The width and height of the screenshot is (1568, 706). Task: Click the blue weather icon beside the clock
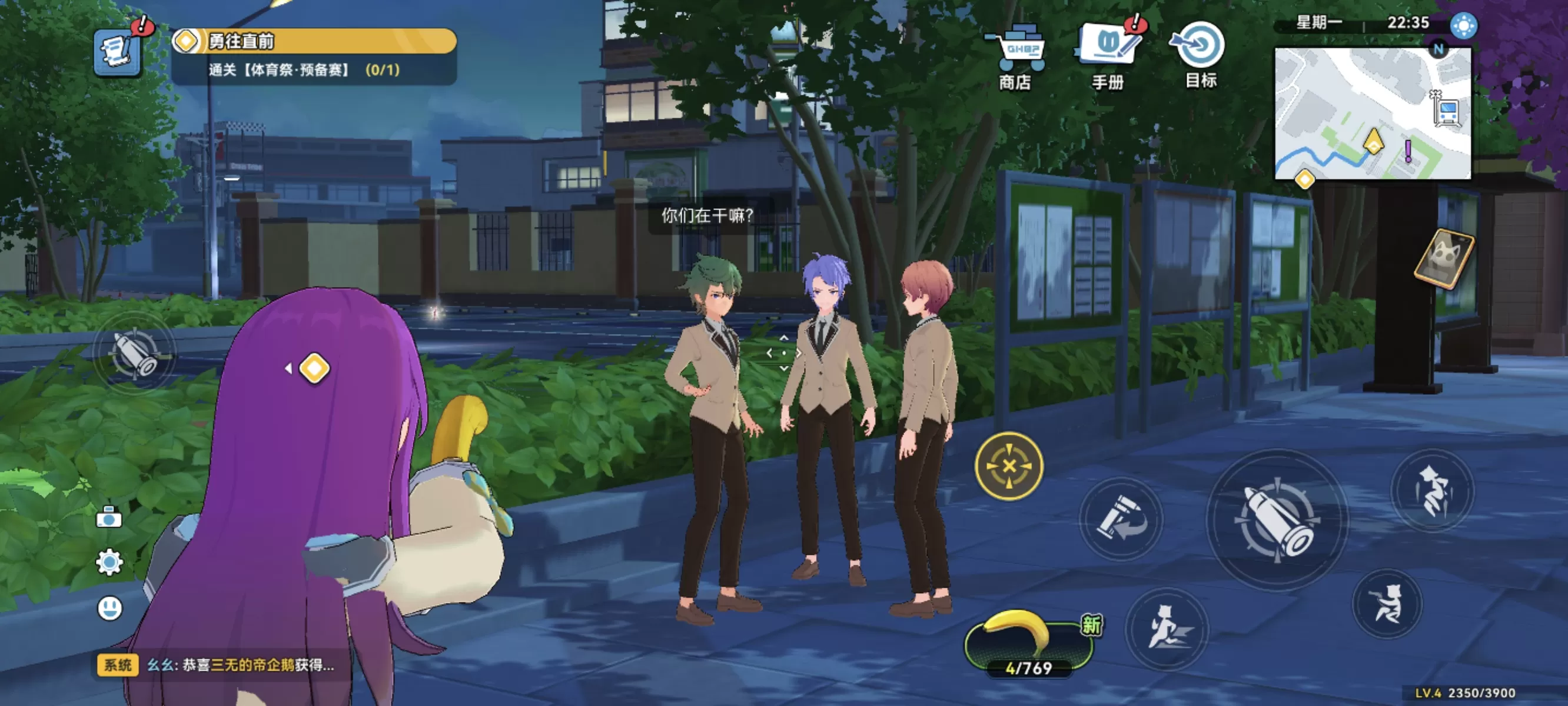pyautogui.click(x=1463, y=25)
